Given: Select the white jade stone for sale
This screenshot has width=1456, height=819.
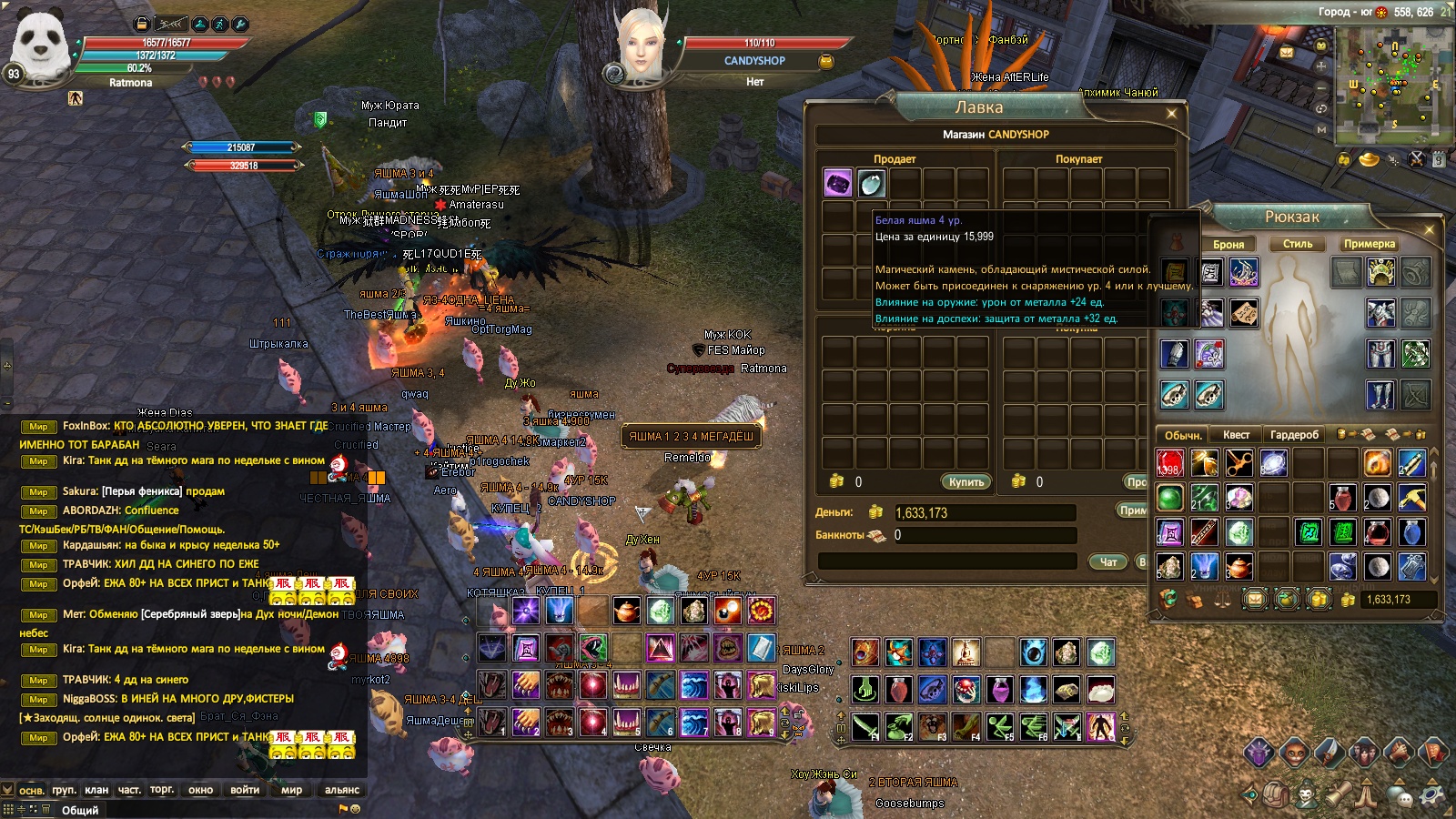Looking at the screenshot, I should pyautogui.click(x=871, y=183).
